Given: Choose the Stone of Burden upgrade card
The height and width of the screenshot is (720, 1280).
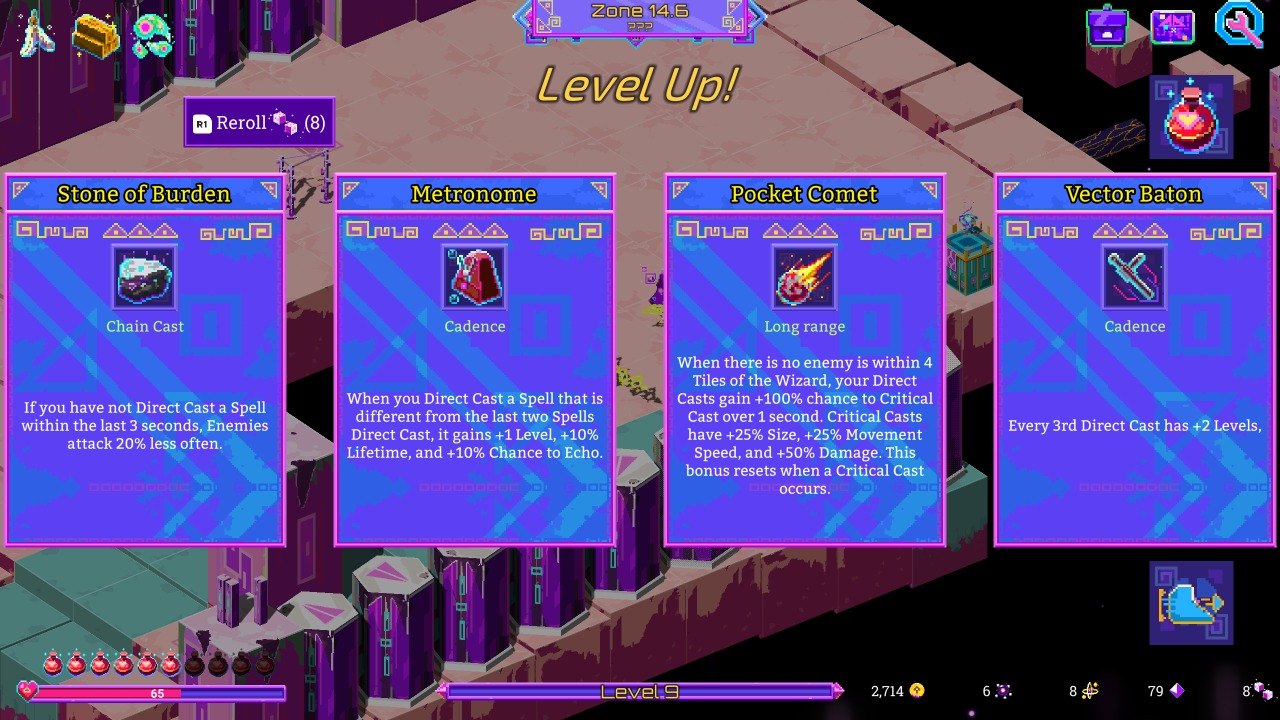Looking at the screenshot, I should click(x=145, y=360).
